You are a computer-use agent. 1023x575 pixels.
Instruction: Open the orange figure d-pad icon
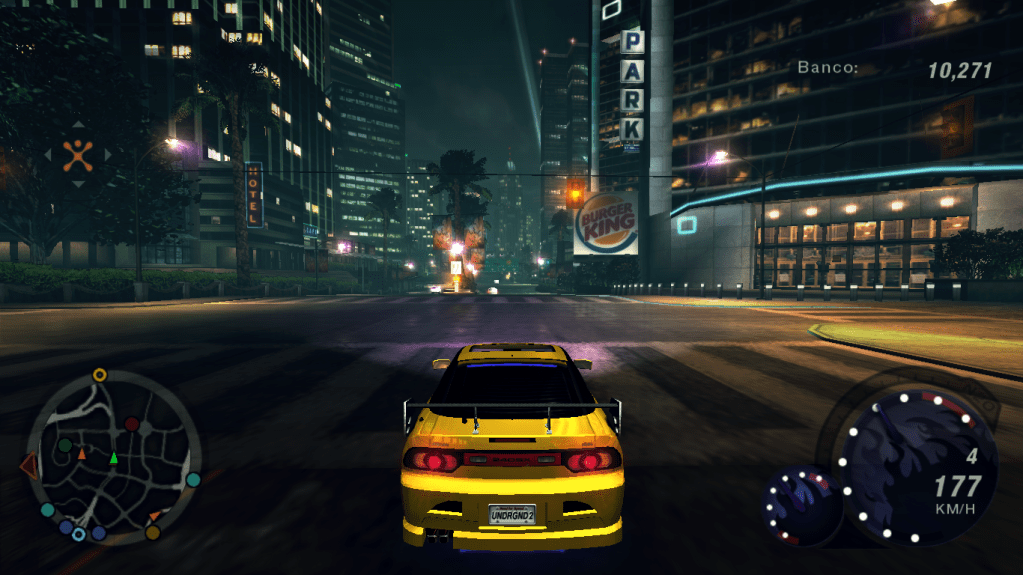(78, 153)
